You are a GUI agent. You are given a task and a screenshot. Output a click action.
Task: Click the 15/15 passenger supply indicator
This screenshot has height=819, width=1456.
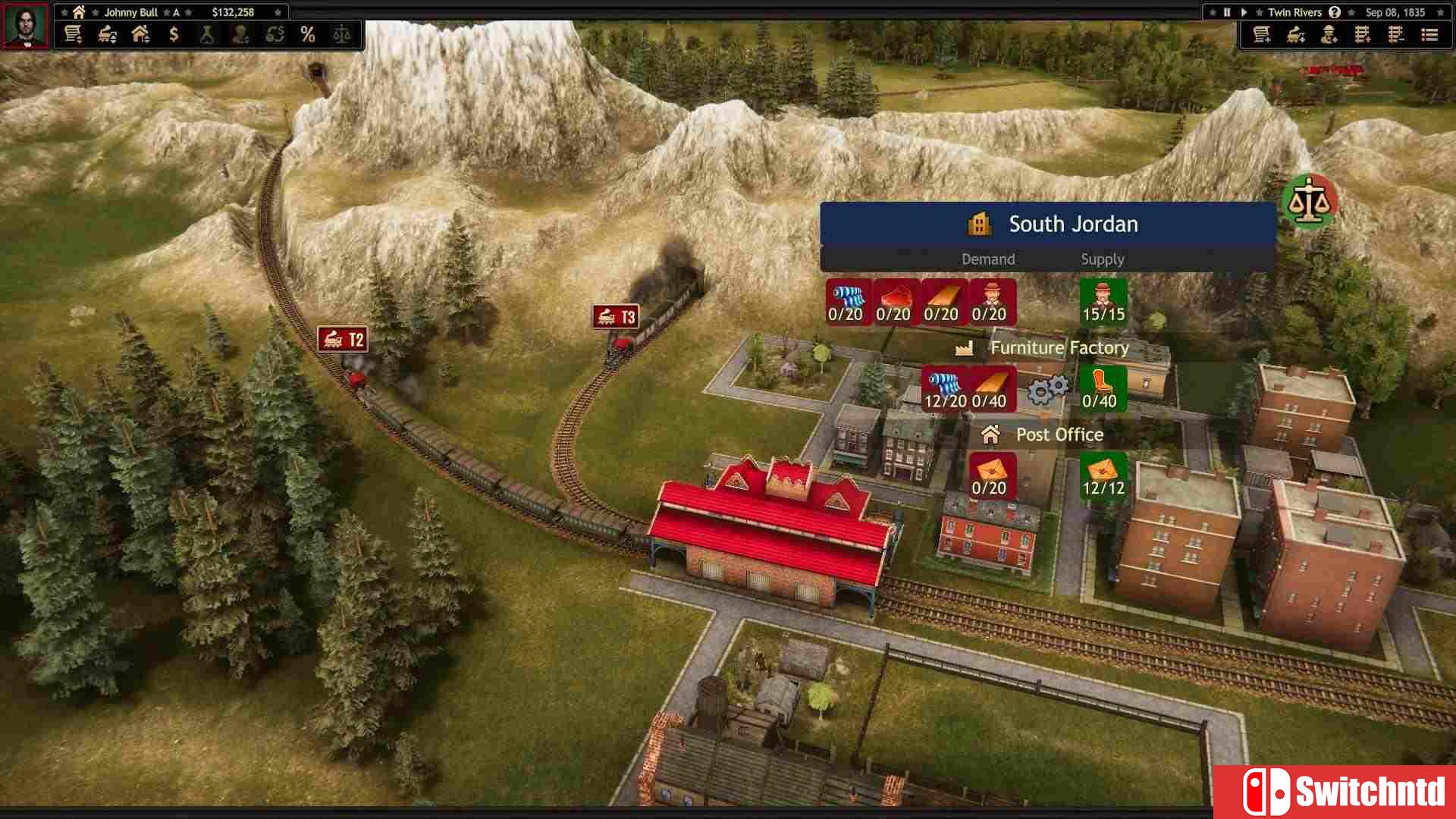tap(1103, 303)
